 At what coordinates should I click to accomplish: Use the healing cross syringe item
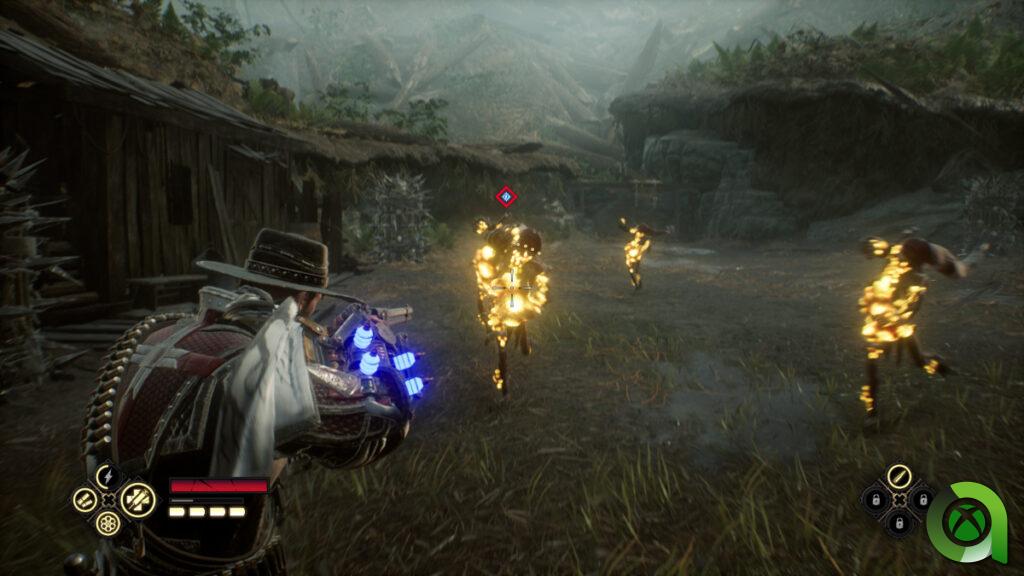(138, 499)
